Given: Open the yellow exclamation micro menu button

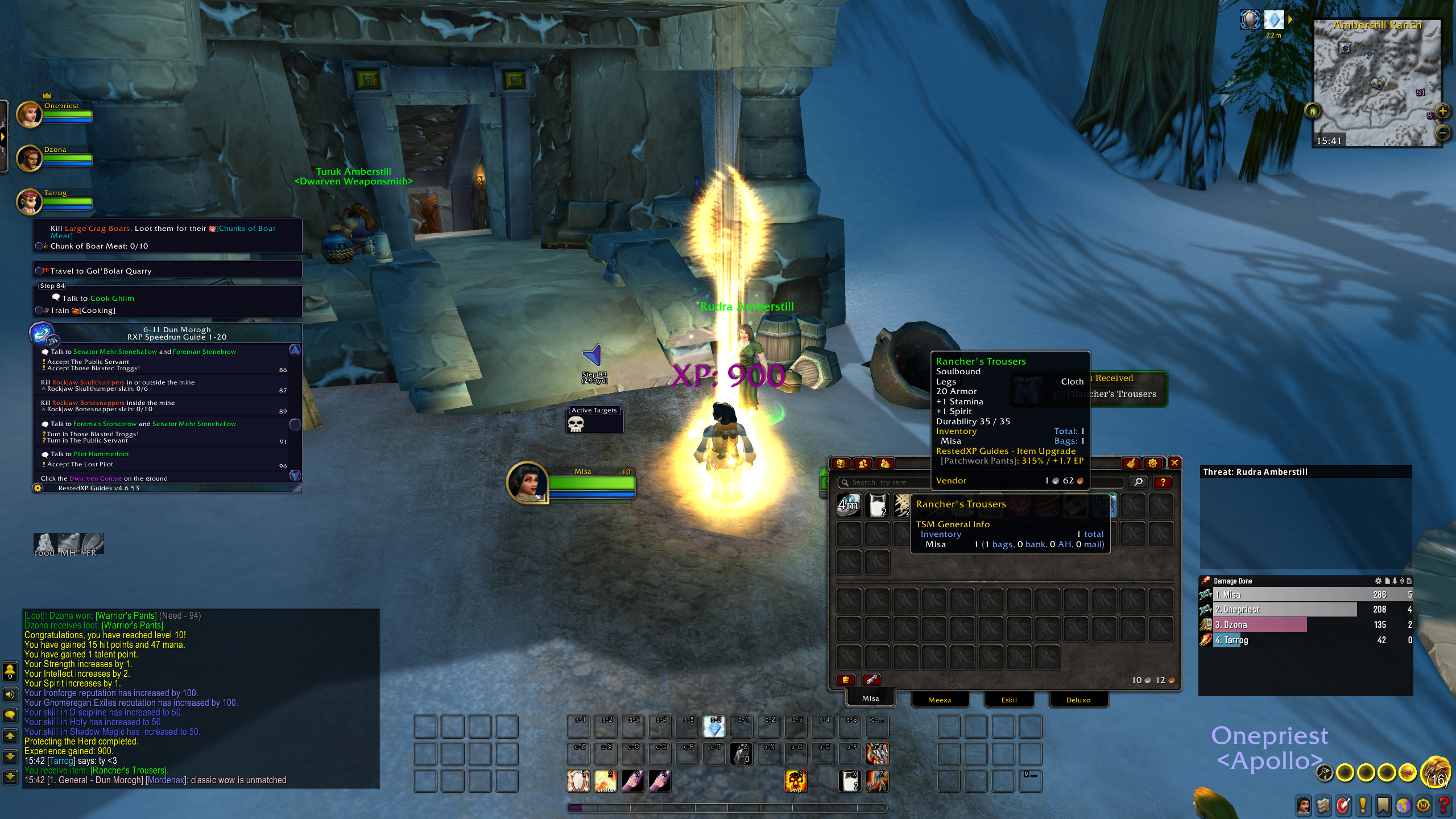Looking at the screenshot, I should coord(1363,805).
